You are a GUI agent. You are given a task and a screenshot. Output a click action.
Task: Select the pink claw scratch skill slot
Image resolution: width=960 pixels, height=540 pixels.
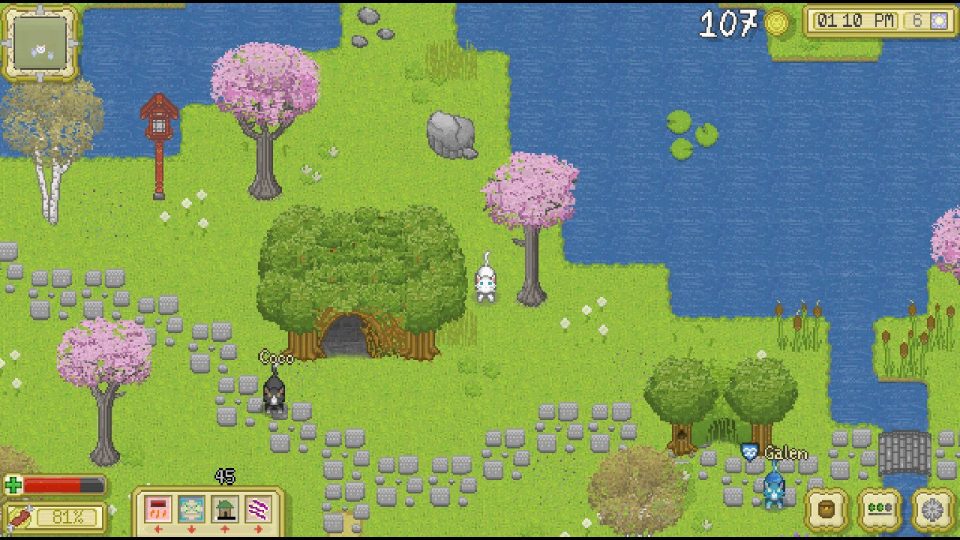pos(158,509)
